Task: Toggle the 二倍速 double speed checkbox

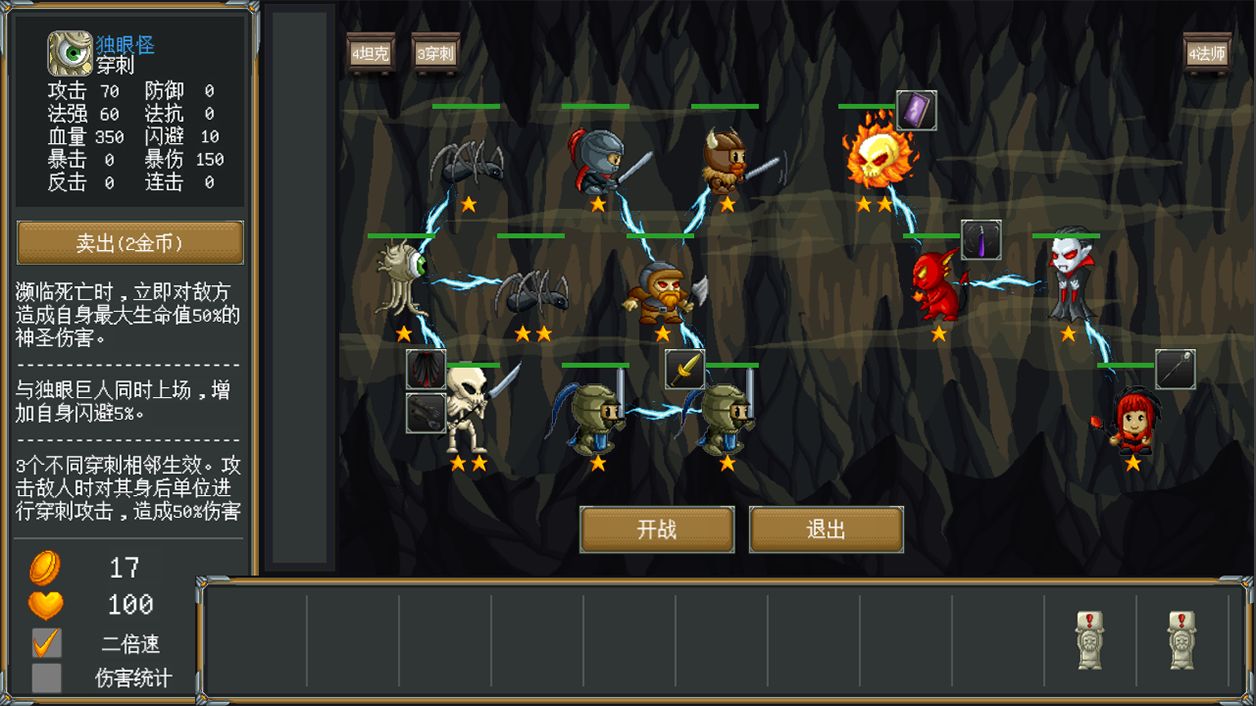Action: point(46,643)
